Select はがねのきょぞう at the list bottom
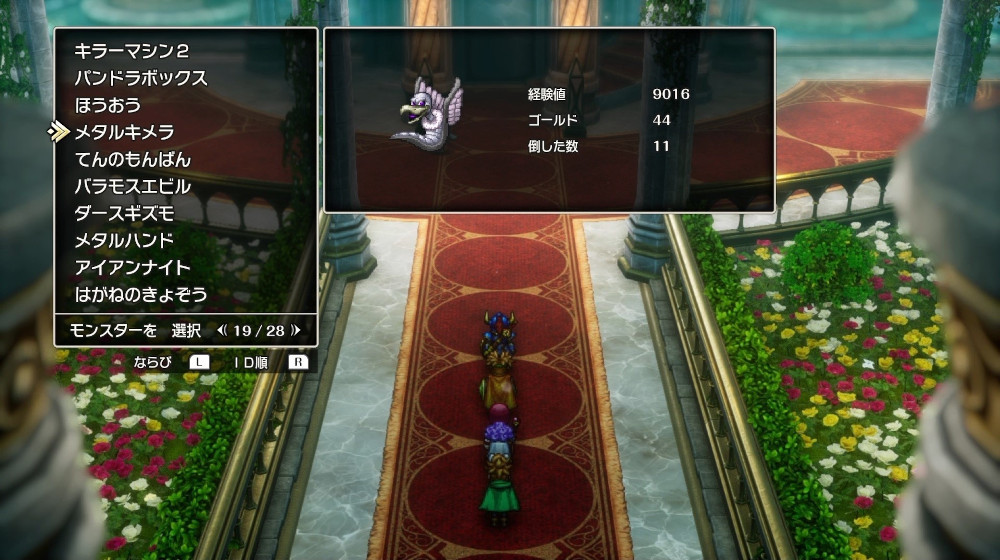The image size is (1000, 560). pos(141,294)
